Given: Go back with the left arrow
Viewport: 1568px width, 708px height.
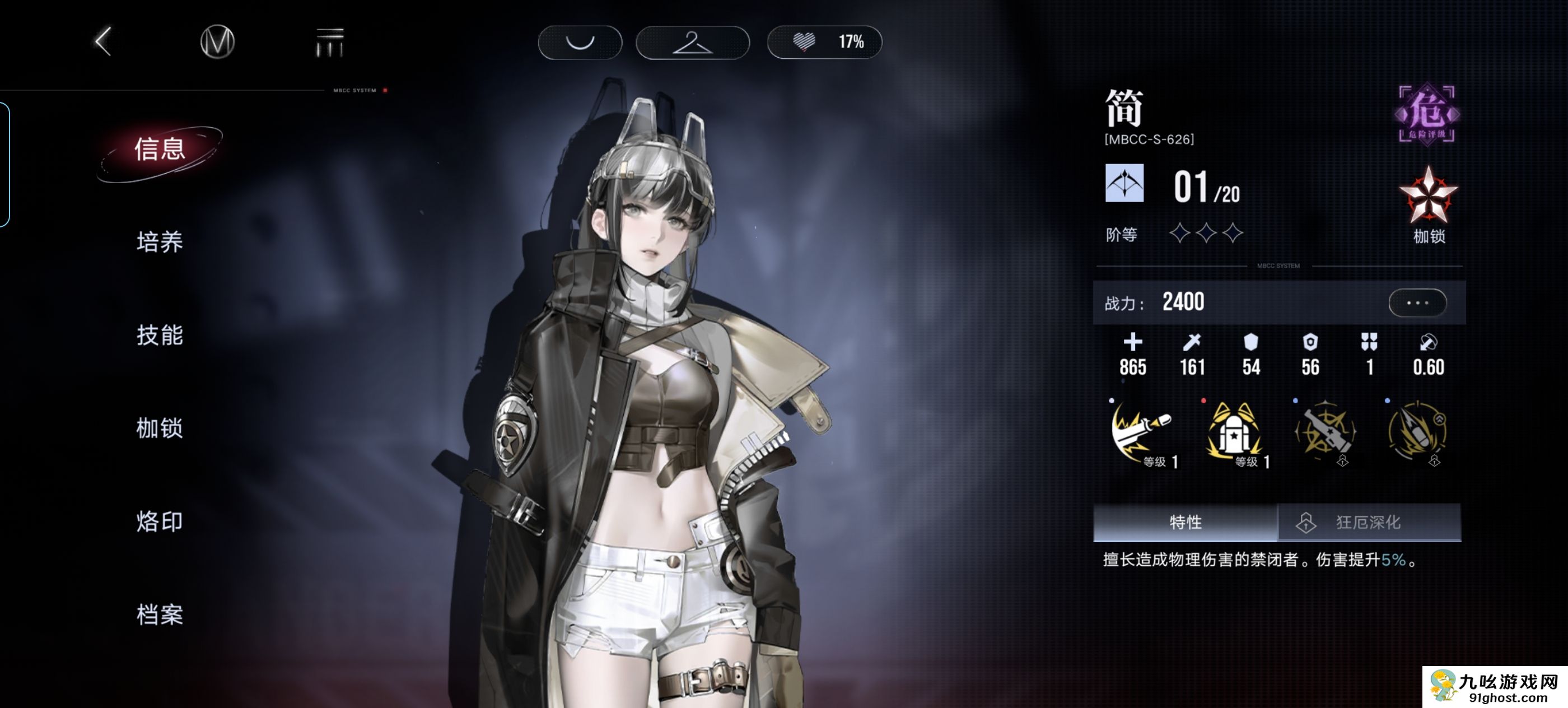Looking at the screenshot, I should [104, 41].
